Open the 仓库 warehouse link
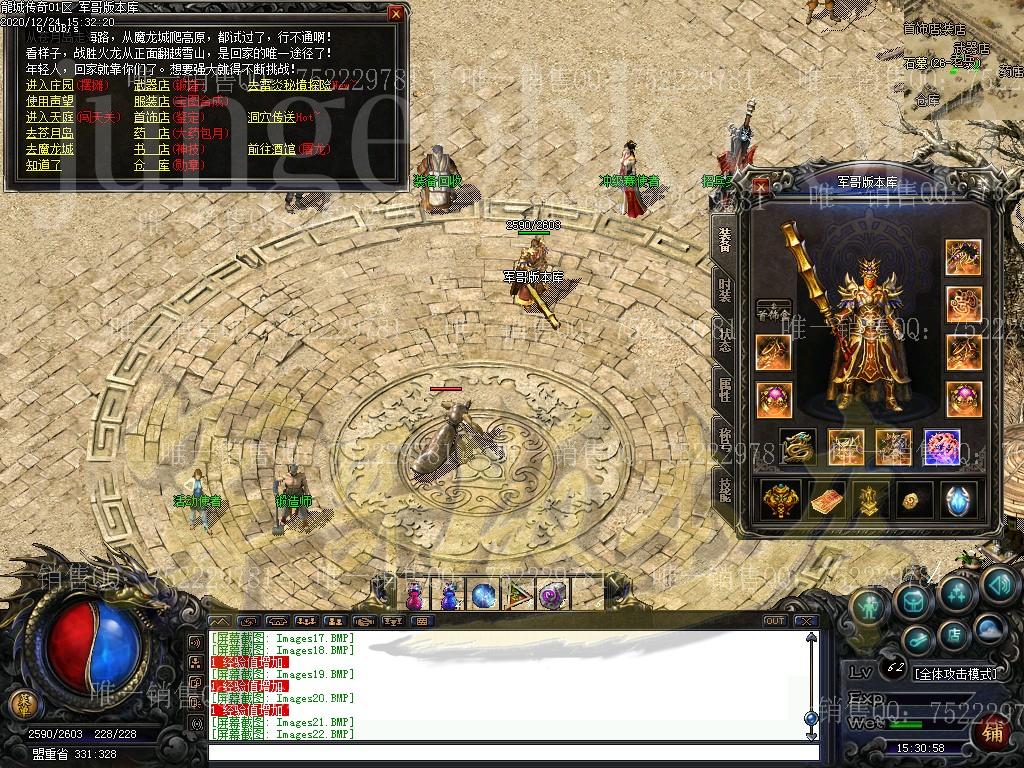1024x768 pixels. point(151,165)
